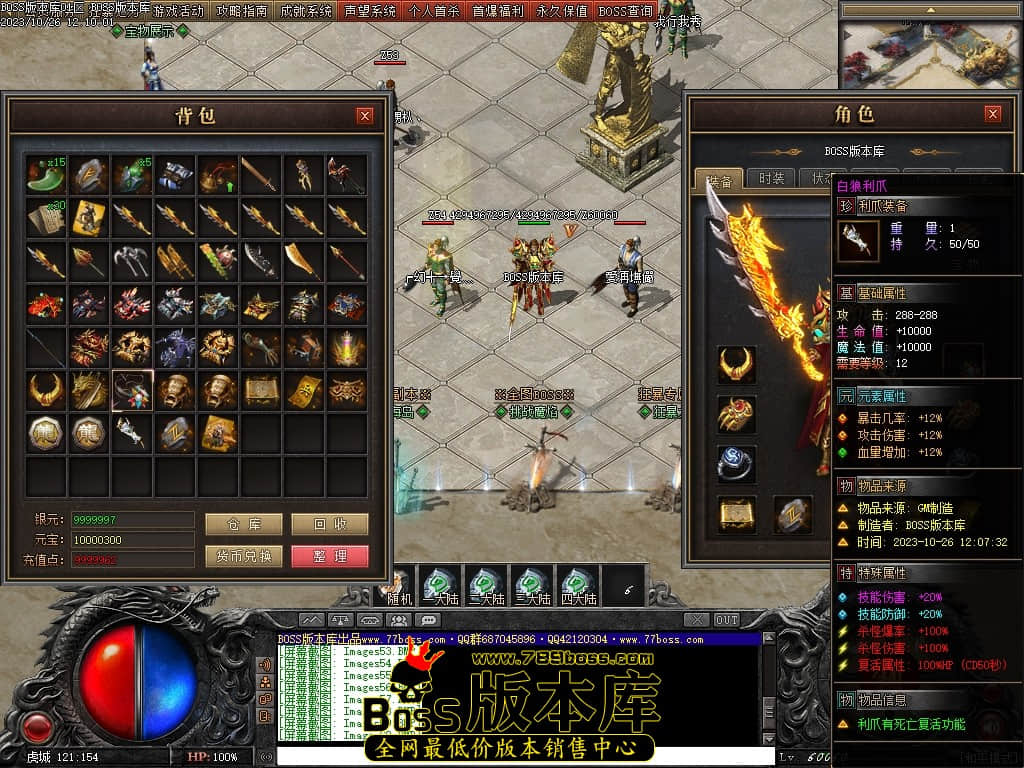
Task: Sort the bag with 整理
Action: 330,556
